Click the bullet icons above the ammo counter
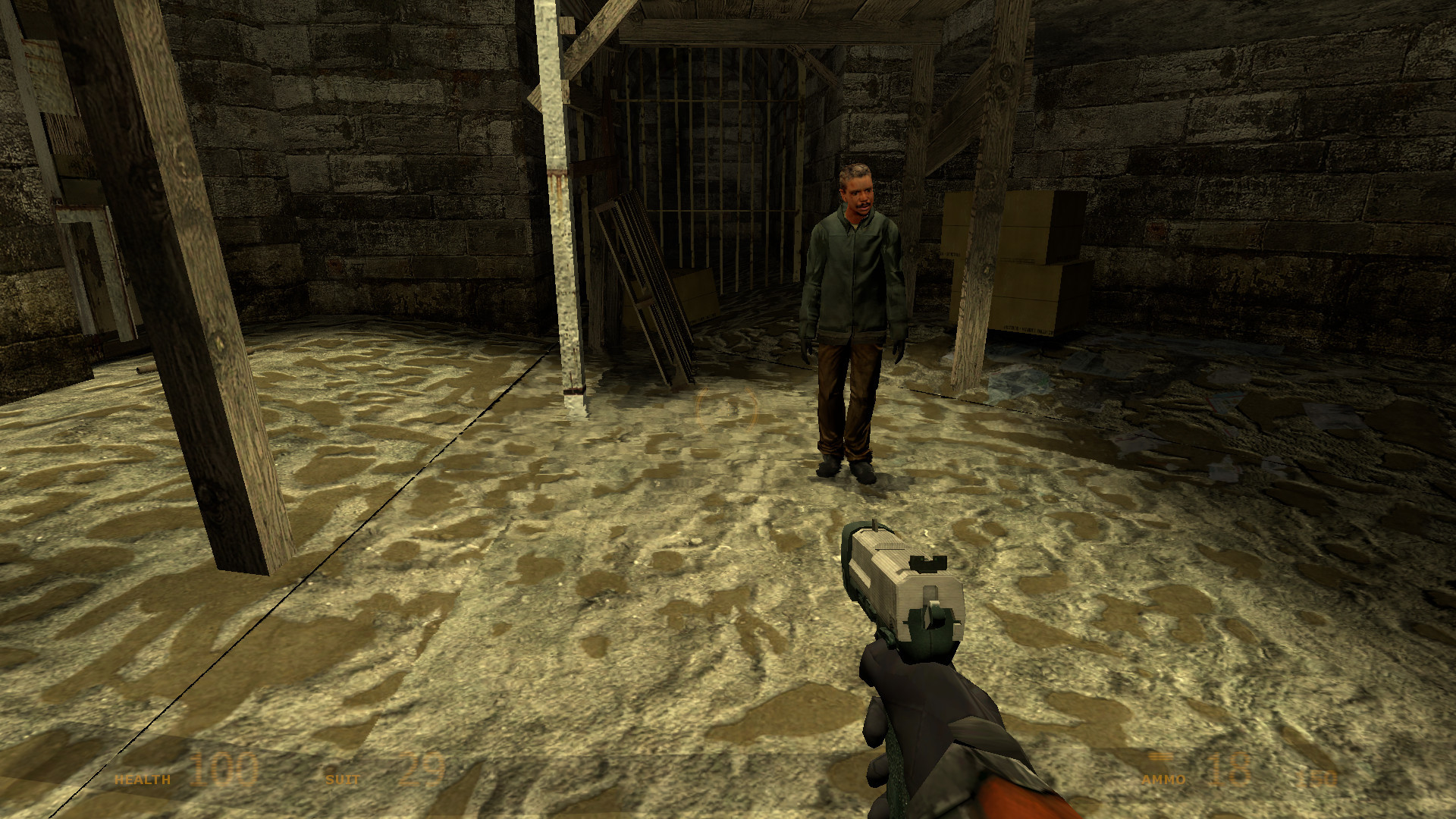This screenshot has width=1456, height=819. point(1162,756)
